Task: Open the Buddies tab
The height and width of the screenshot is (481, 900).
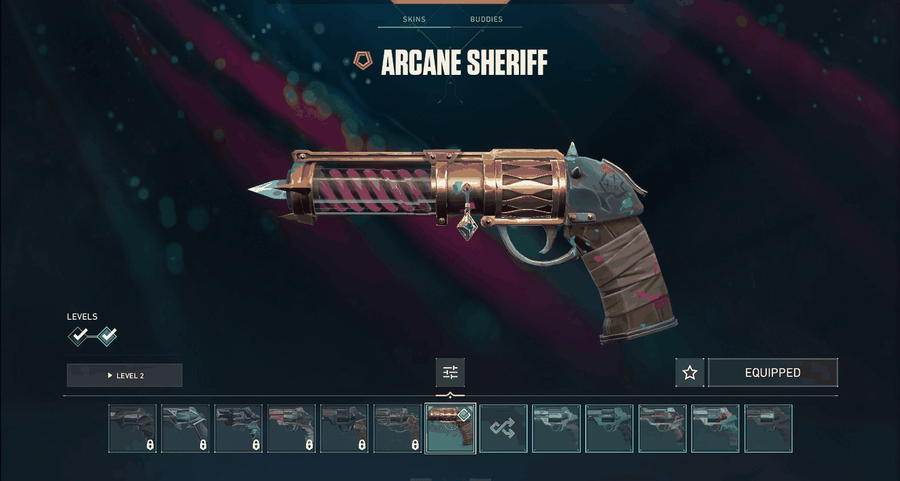Action: click(x=487, y=19)
